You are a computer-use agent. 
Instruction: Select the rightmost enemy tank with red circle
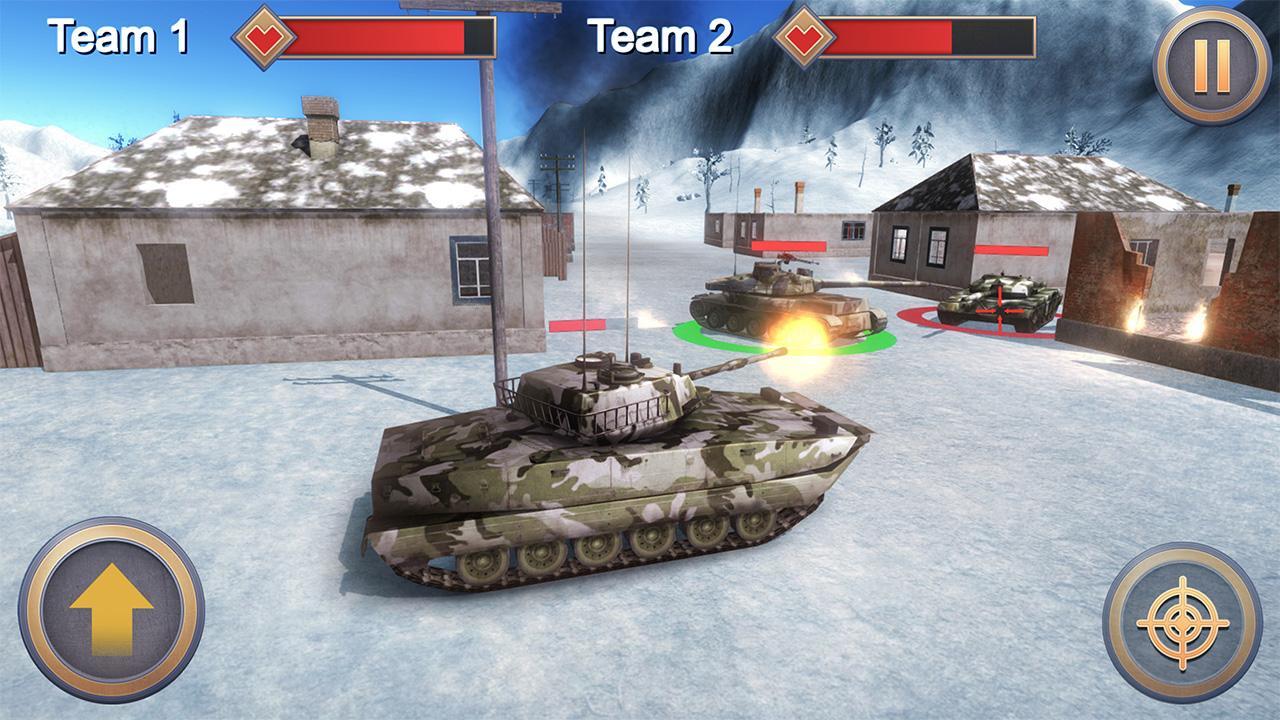1000,300
